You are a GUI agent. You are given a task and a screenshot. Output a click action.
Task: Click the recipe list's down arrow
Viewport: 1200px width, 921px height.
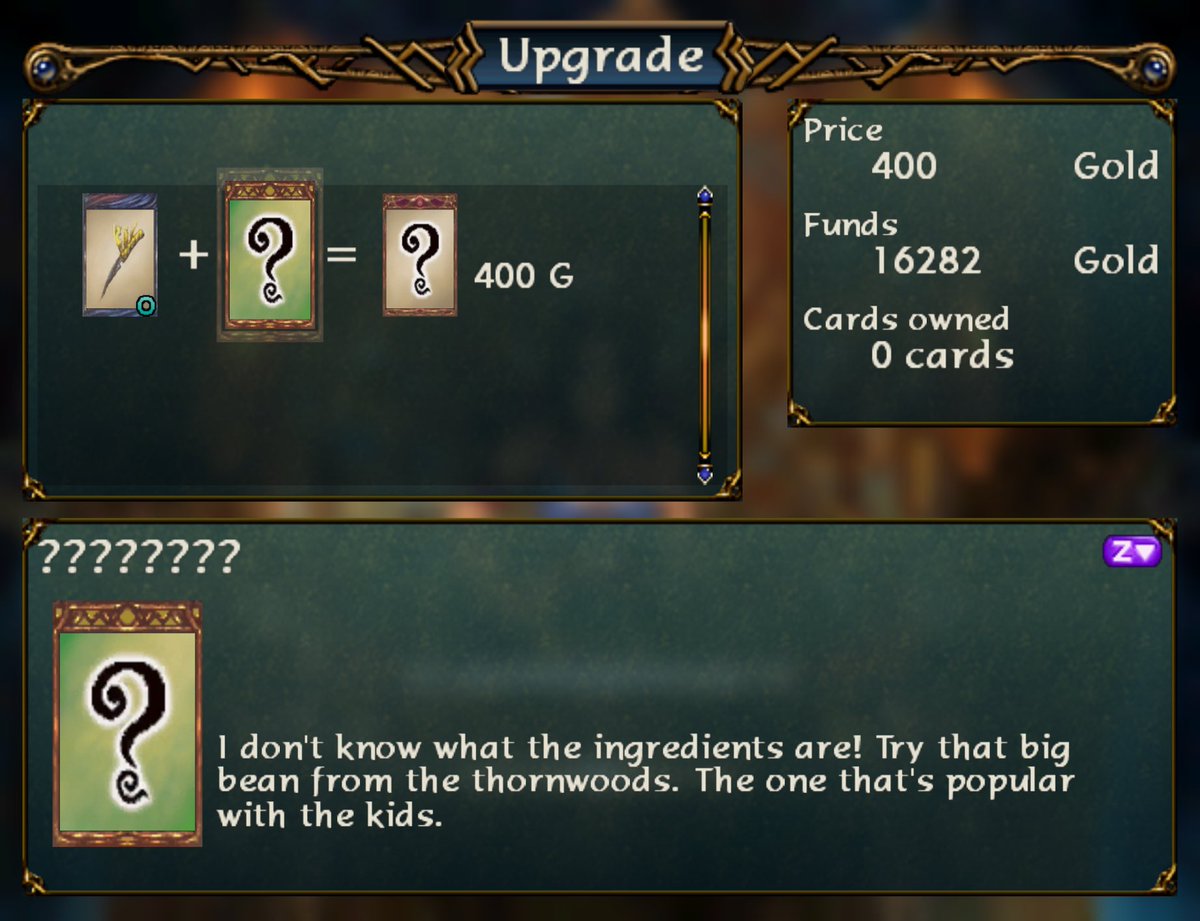(705, 473)
